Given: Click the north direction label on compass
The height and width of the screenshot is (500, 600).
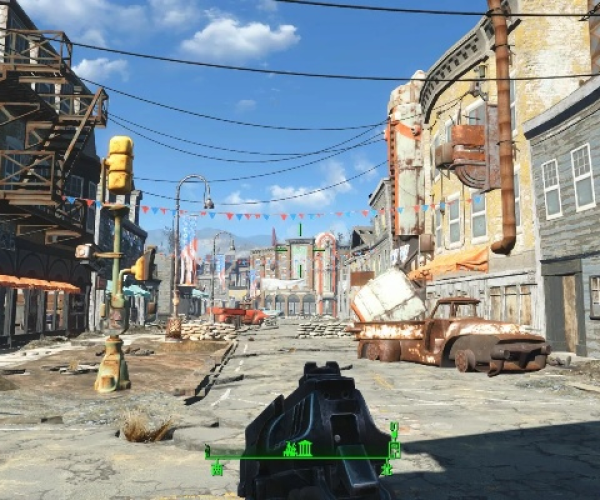Looking at the screenshot, I should (386, 468).
